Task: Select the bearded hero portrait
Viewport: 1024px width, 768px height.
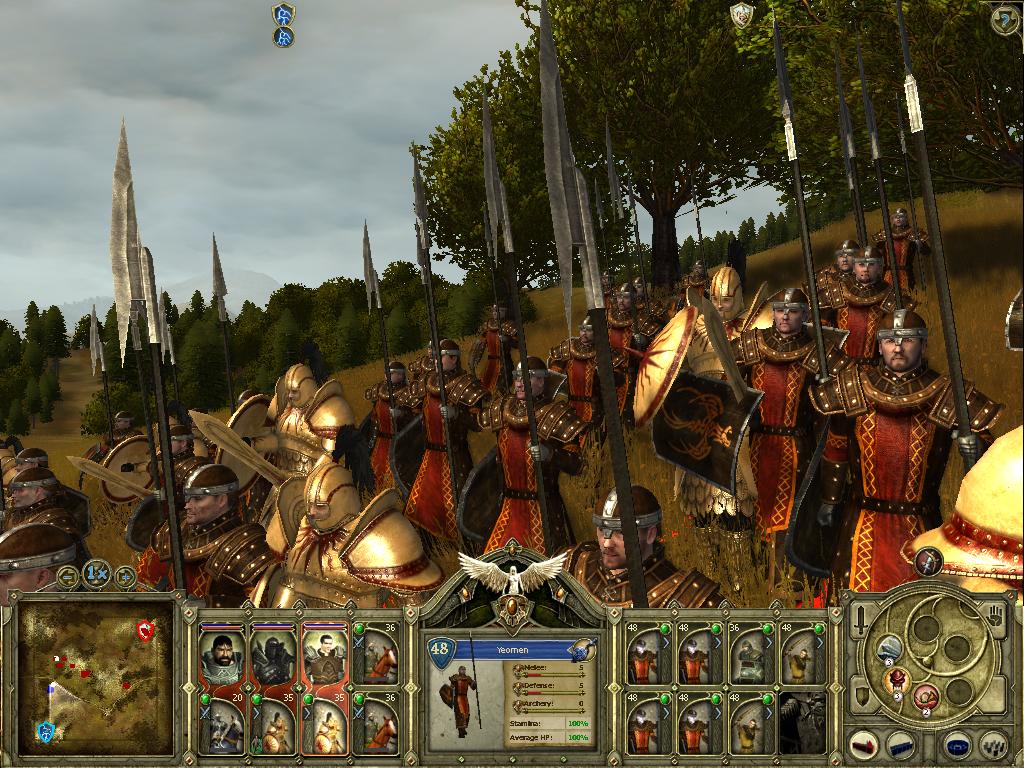Action: pyautogui.click(x=221, y=655)
